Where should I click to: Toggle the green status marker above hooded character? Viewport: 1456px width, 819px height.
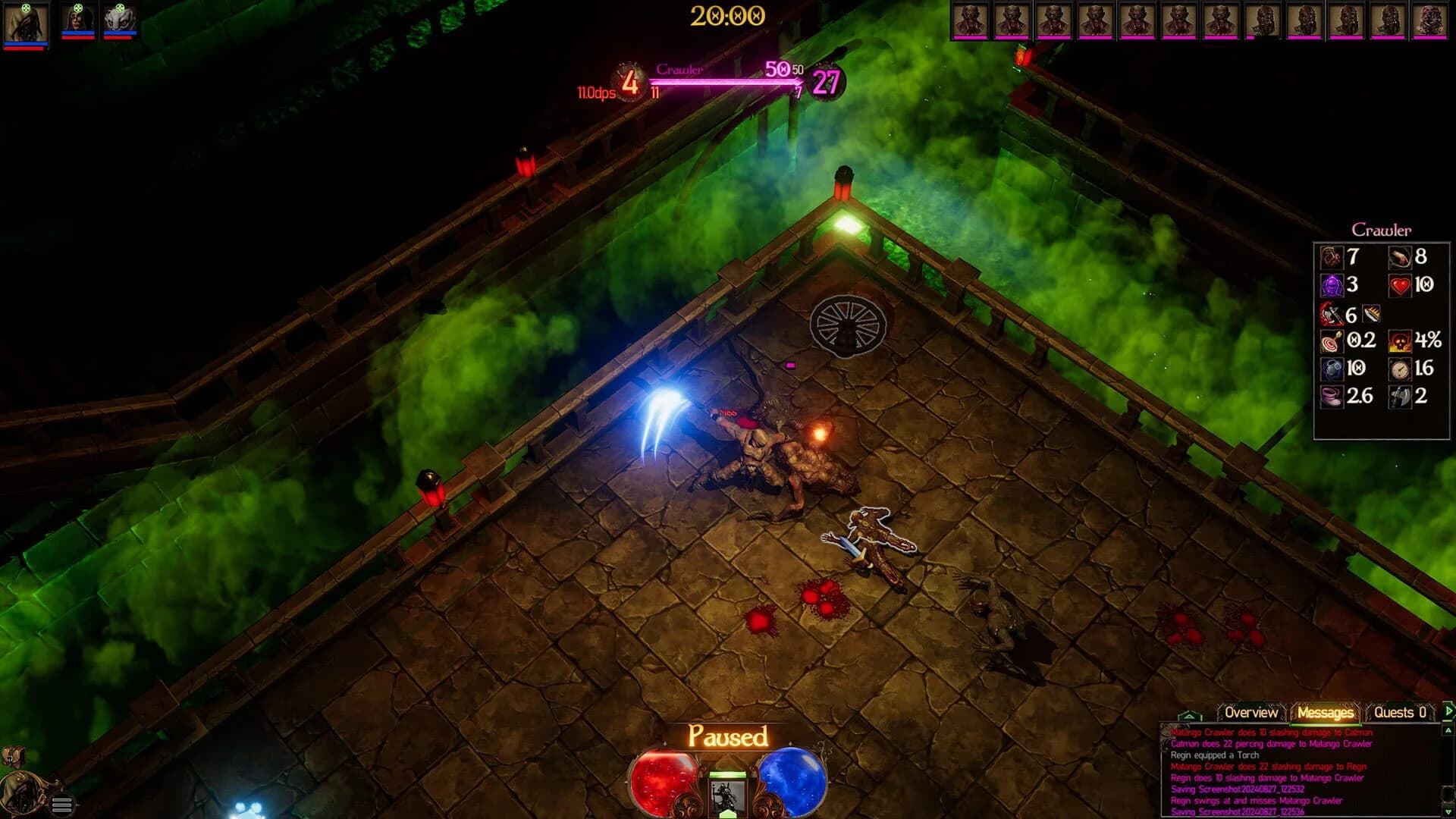tap(77, 8)
